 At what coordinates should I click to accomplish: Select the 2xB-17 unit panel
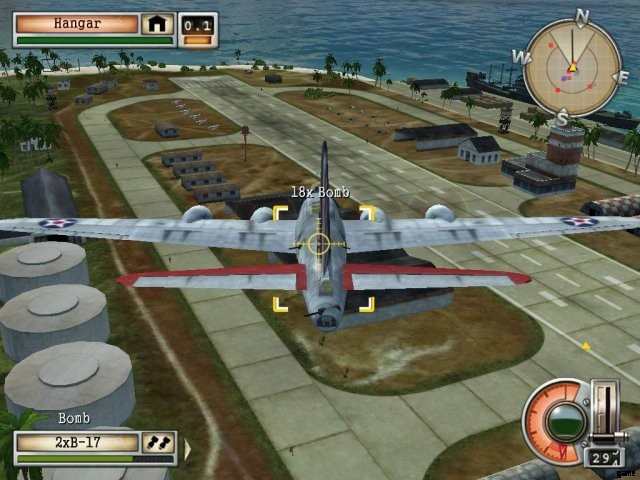pos(75,442)
